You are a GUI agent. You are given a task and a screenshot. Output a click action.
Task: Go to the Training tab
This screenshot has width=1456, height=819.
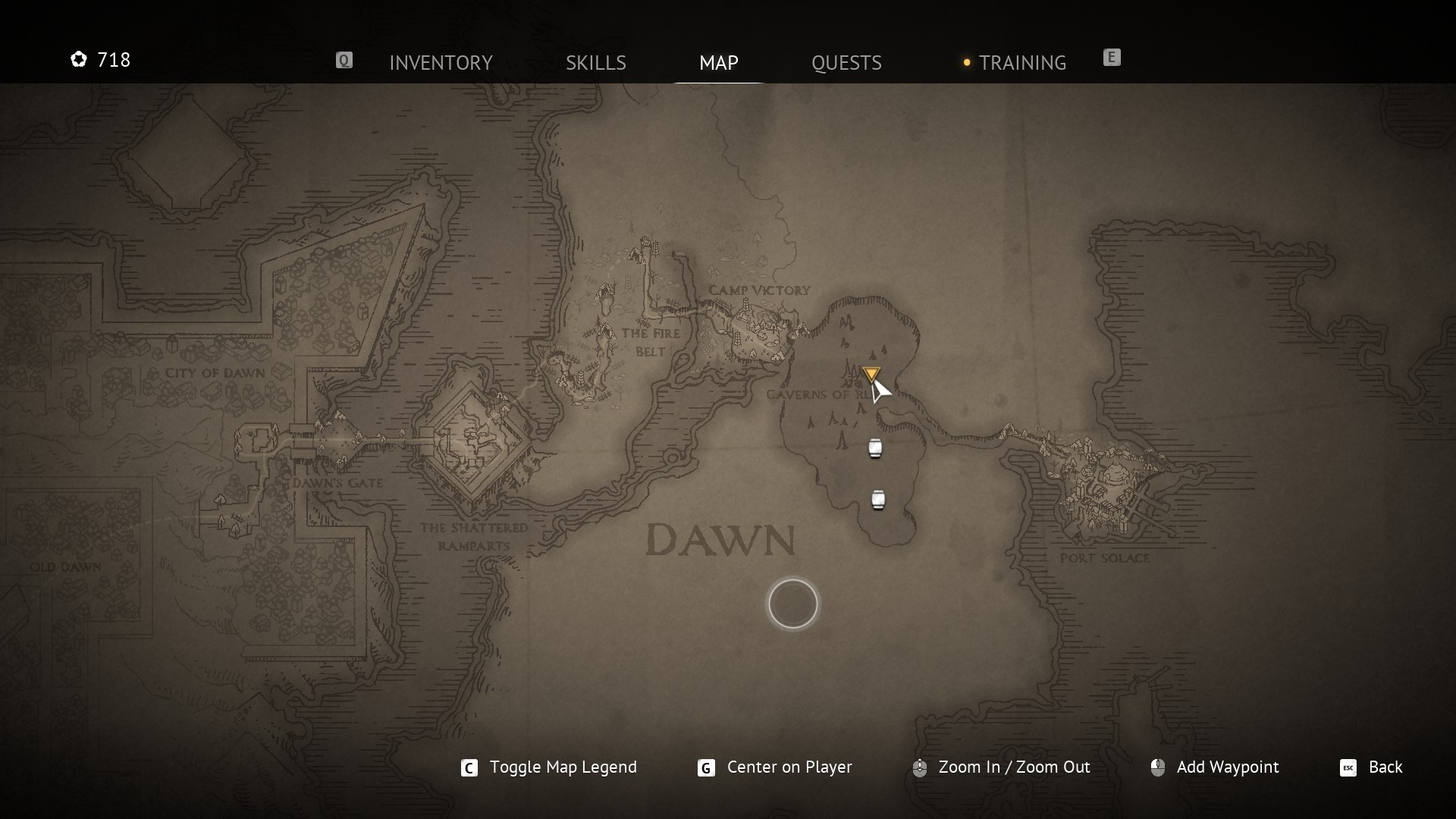click(x=1021, y=62)
